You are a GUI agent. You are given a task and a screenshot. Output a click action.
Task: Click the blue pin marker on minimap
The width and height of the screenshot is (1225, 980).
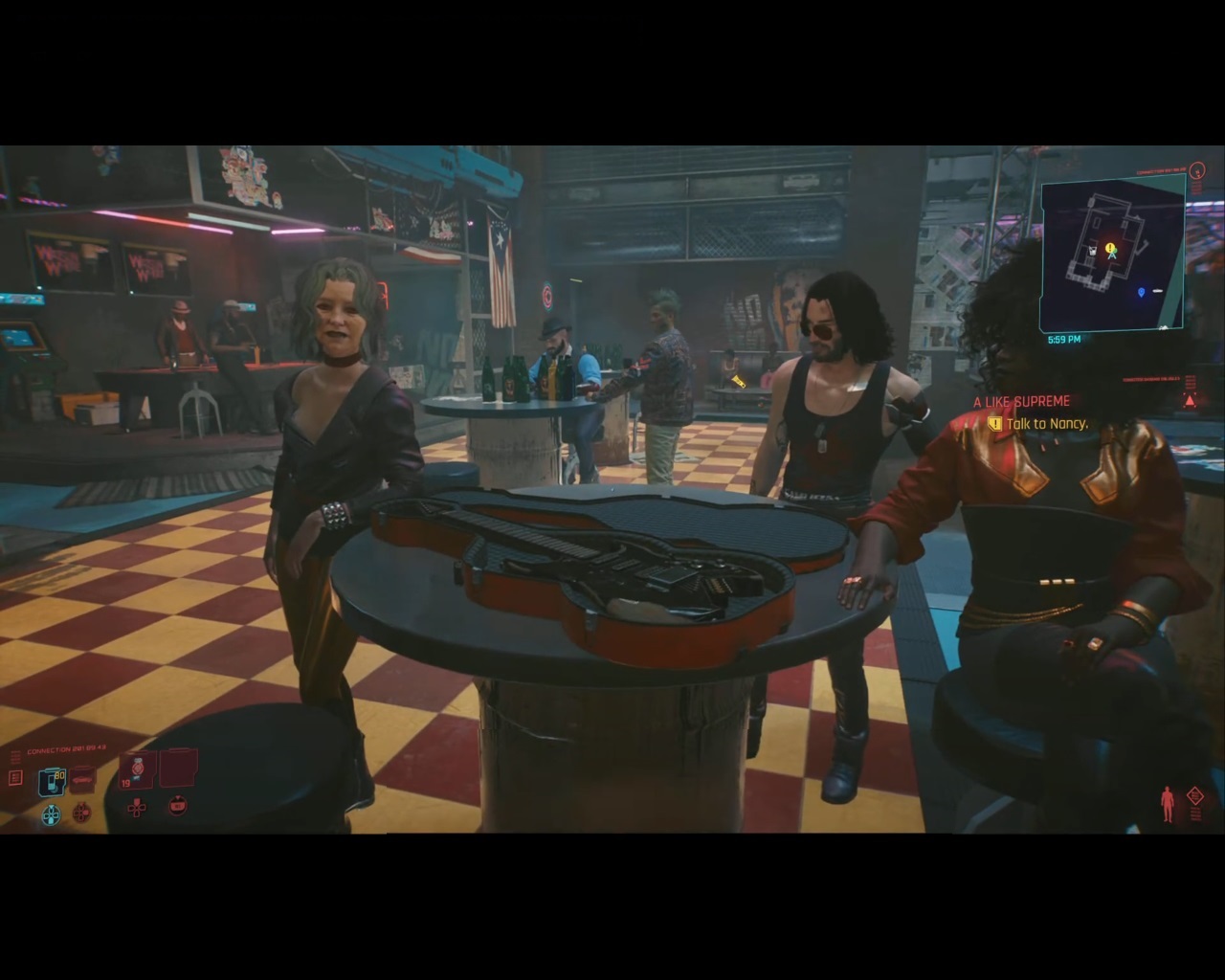point(1141,291)
